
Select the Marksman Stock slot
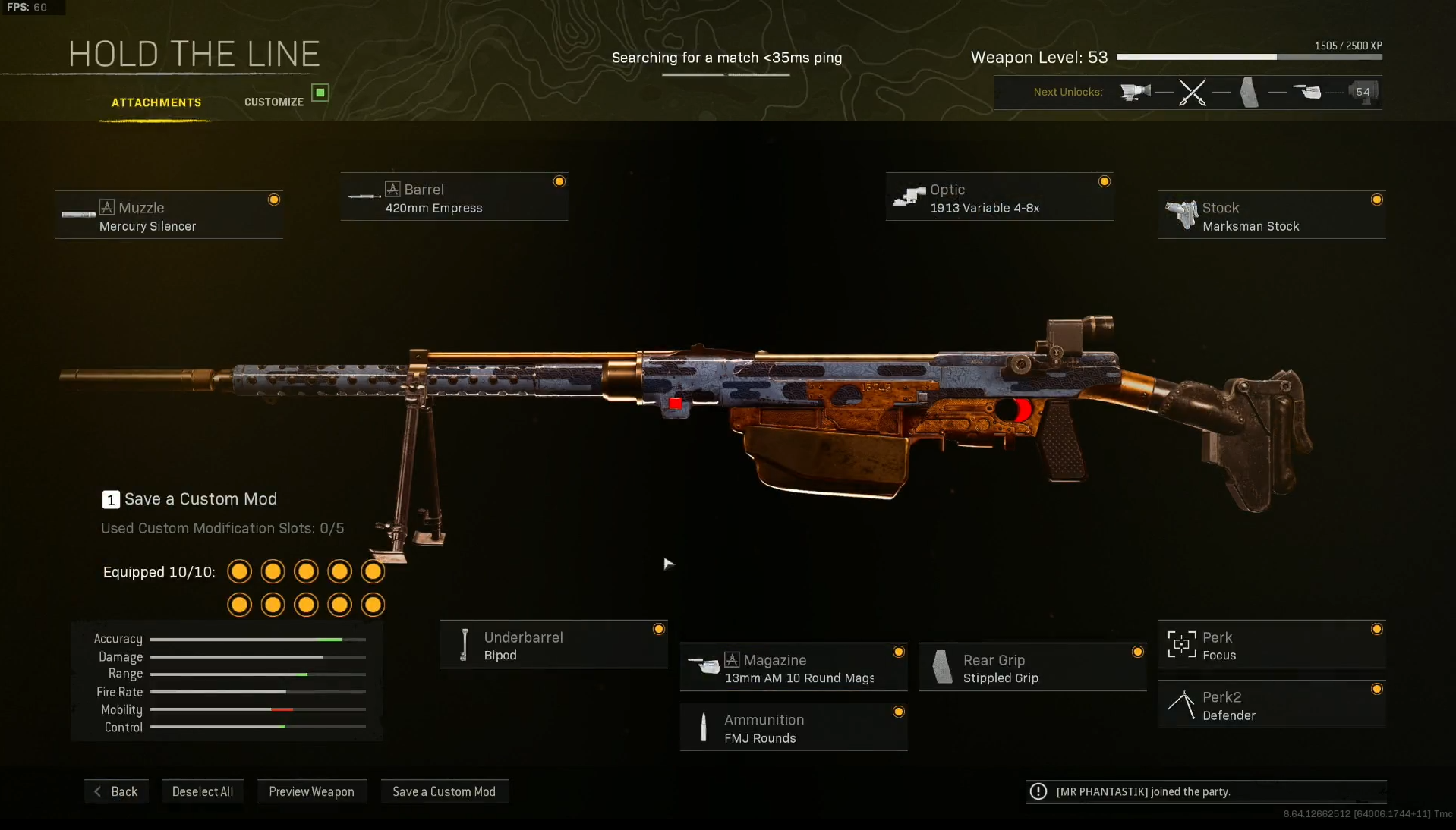click(x=1272, y=215)
